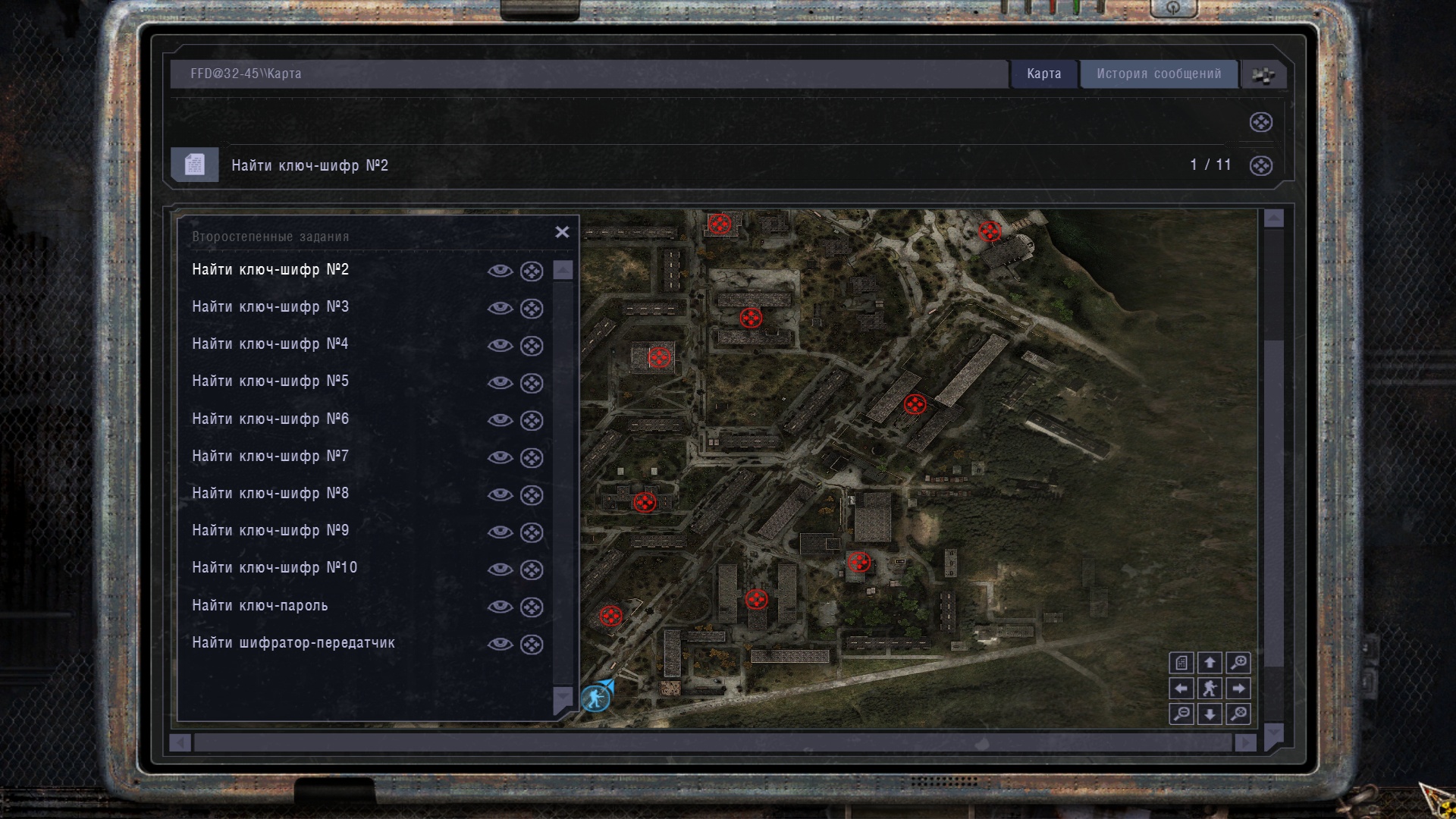Open the task list document button on map
The image size is (1456, 819).
[x=1181, y=663]
